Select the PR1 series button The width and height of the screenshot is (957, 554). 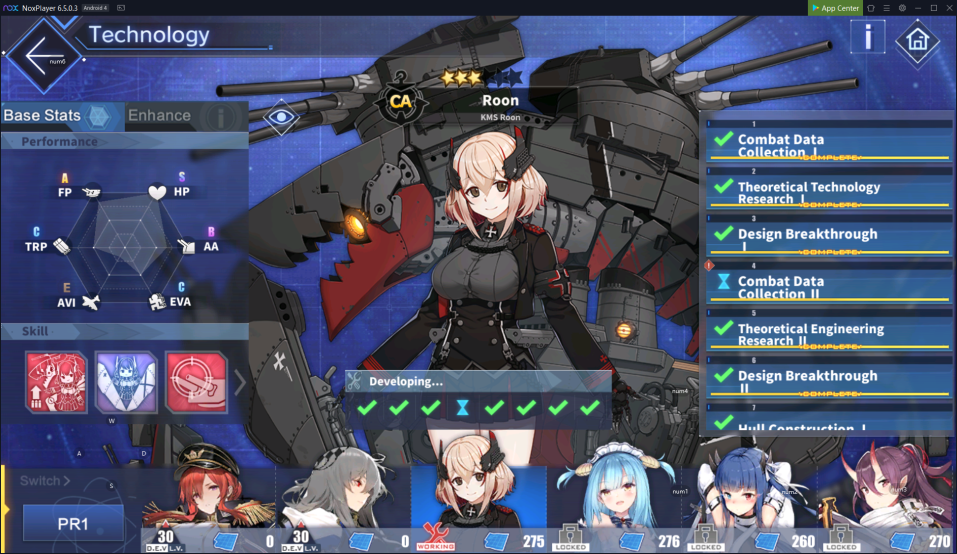[73, 523]
